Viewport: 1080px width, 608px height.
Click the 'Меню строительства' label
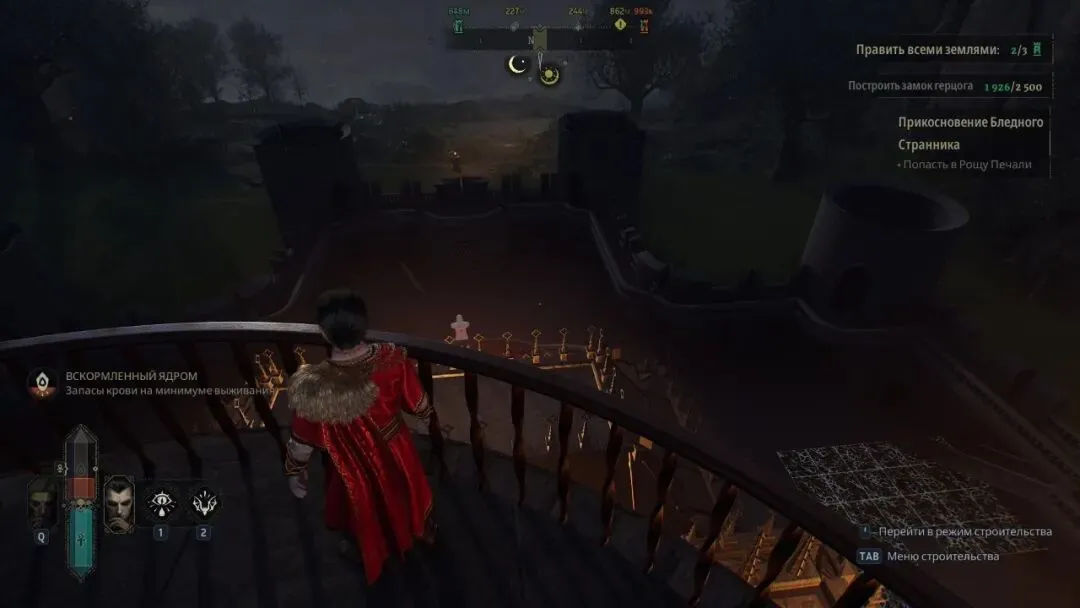943,556
